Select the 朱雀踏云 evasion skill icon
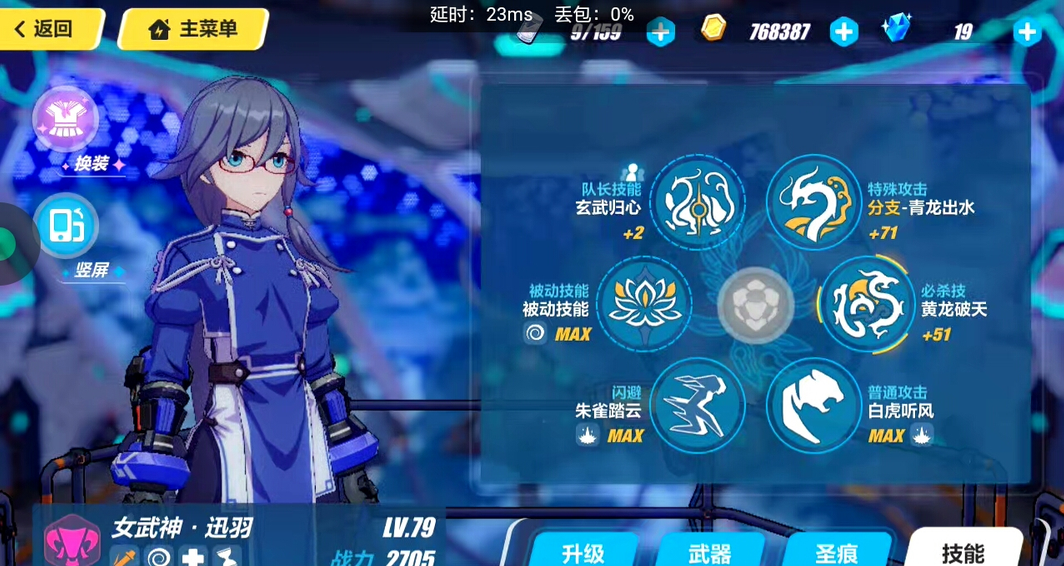 click(x=697, y=405)
